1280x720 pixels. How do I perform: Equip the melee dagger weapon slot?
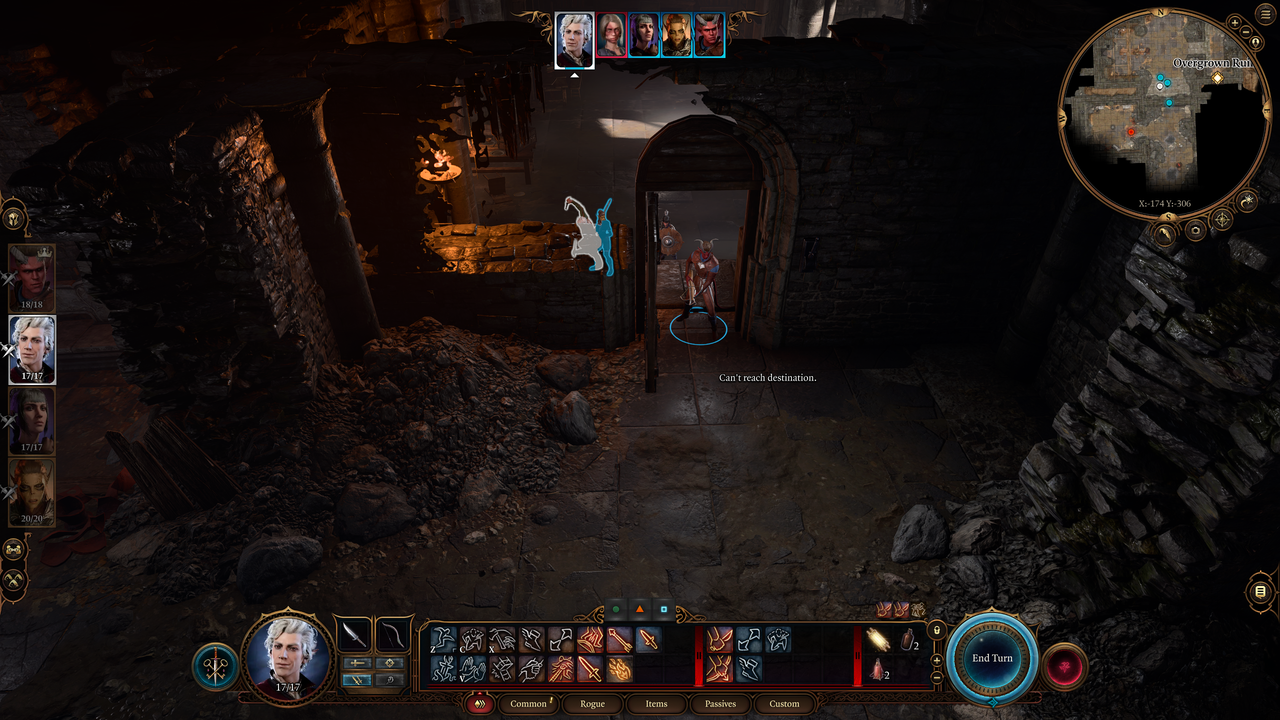pos(352,634)
